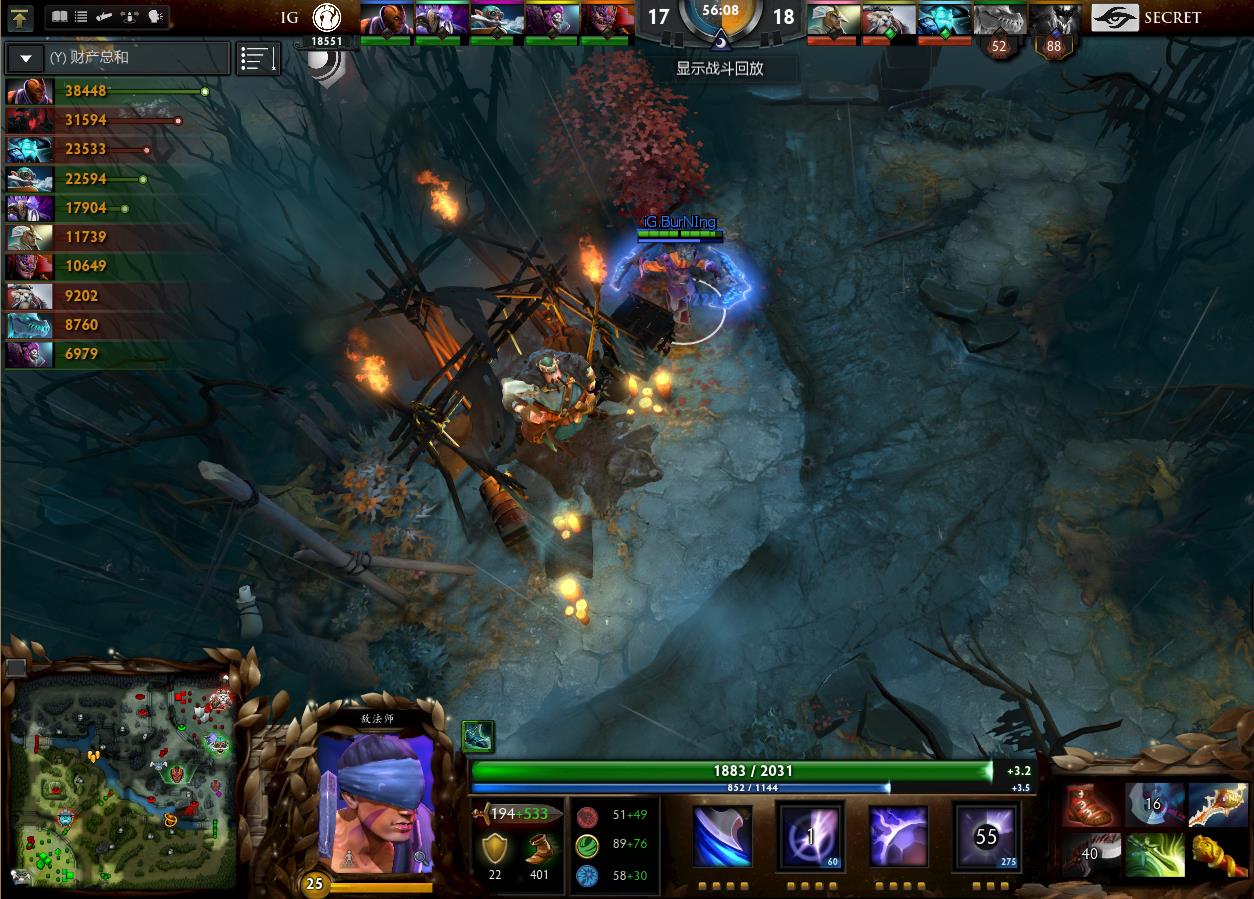Click the Secret hero portrait with respawn timer 52
Screen dimensions: 1254x899
click(x=998, y=22)
